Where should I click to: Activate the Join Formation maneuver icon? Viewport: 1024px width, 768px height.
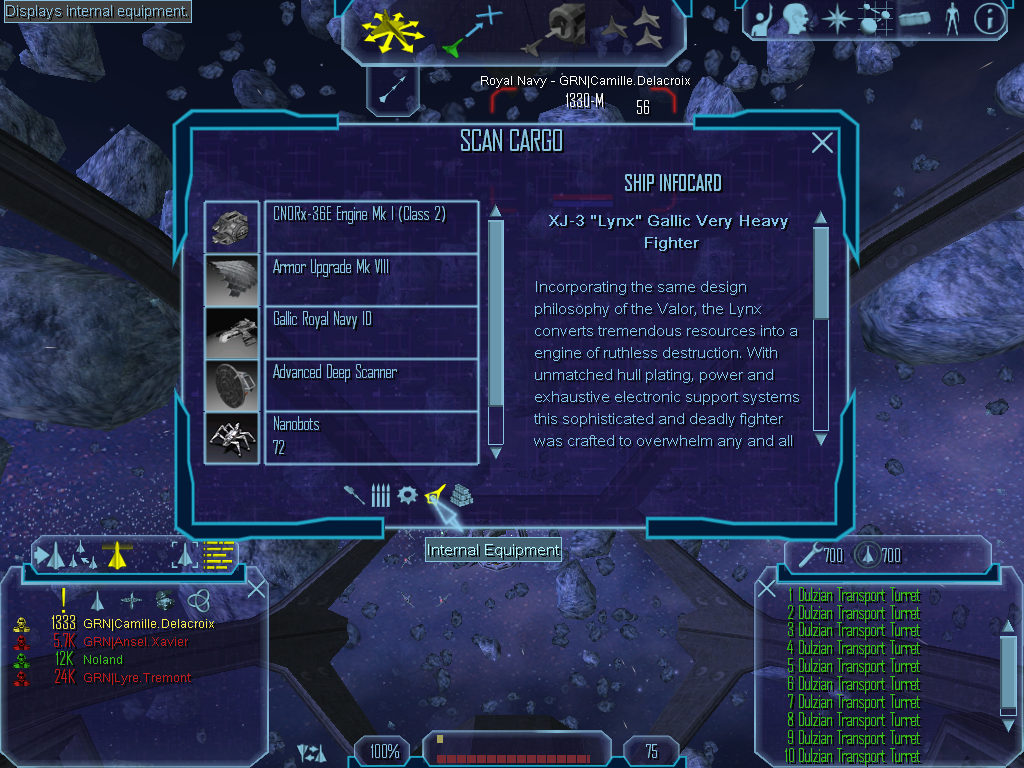tap(641, 30)
